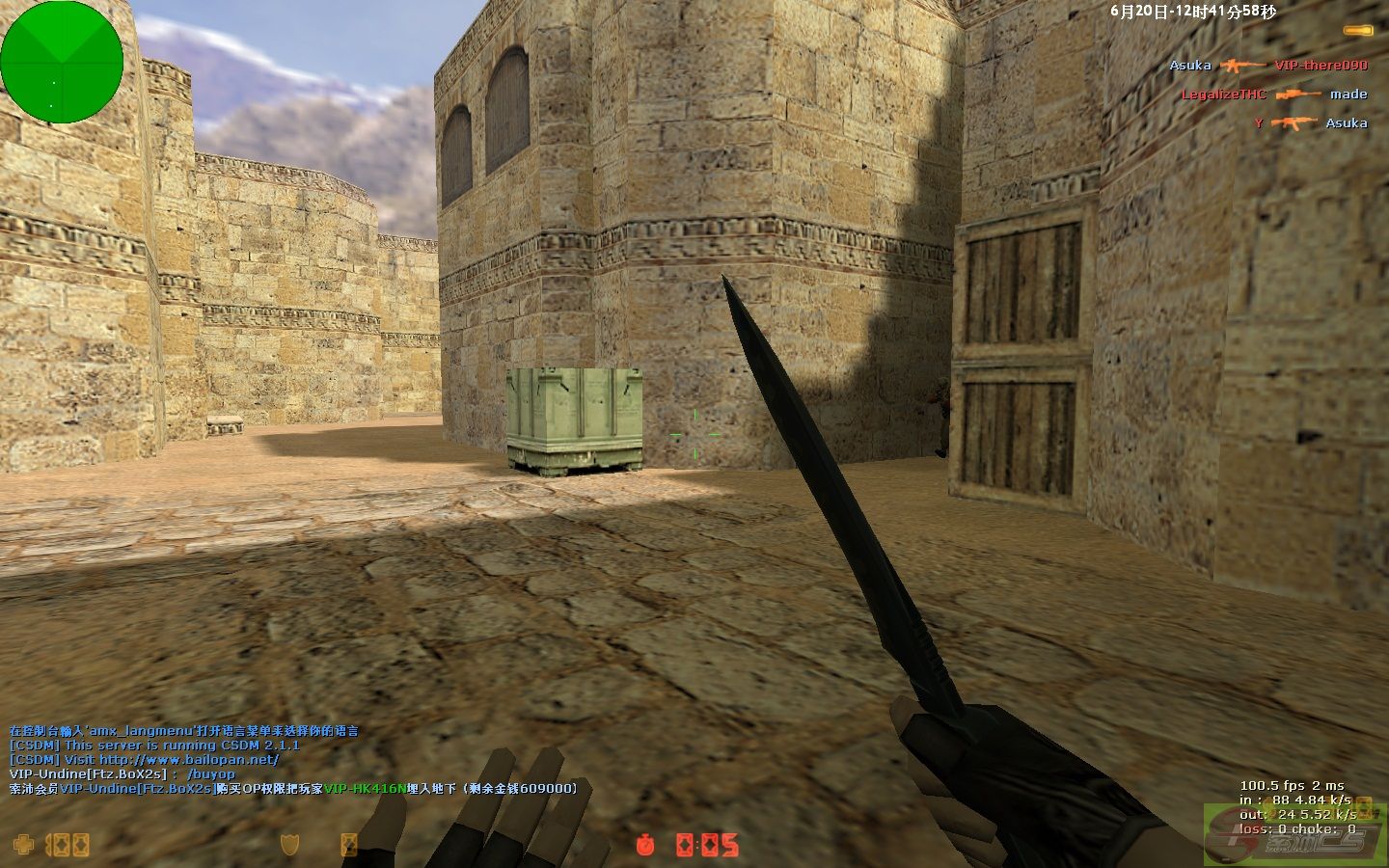This screenshot has width=1389, height=868.
Task: Select the LegalizeTHC kills made feed entry
Action: pos(1273,95)
